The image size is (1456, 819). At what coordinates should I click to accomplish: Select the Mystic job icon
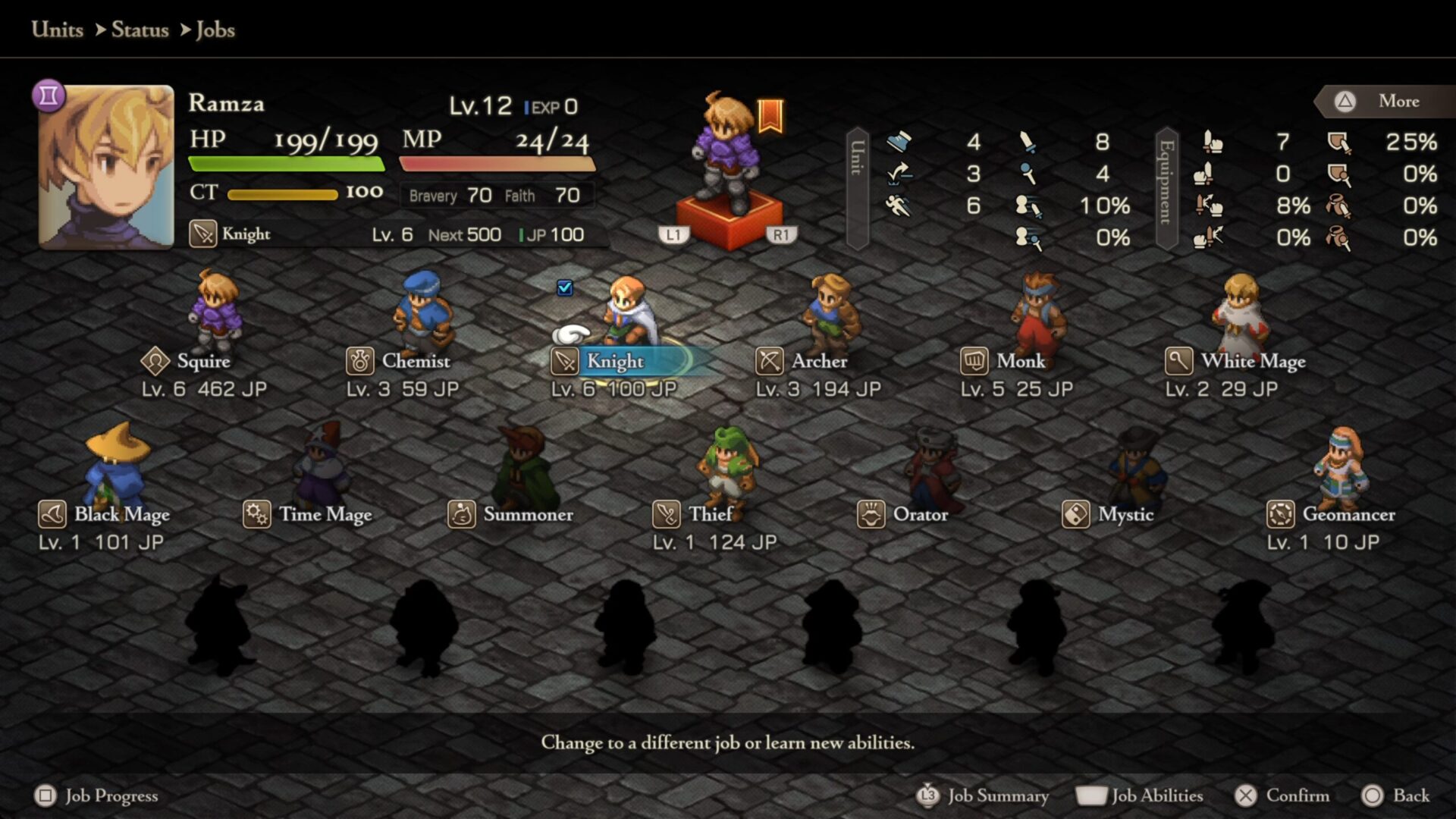(x=1076, y=515)
